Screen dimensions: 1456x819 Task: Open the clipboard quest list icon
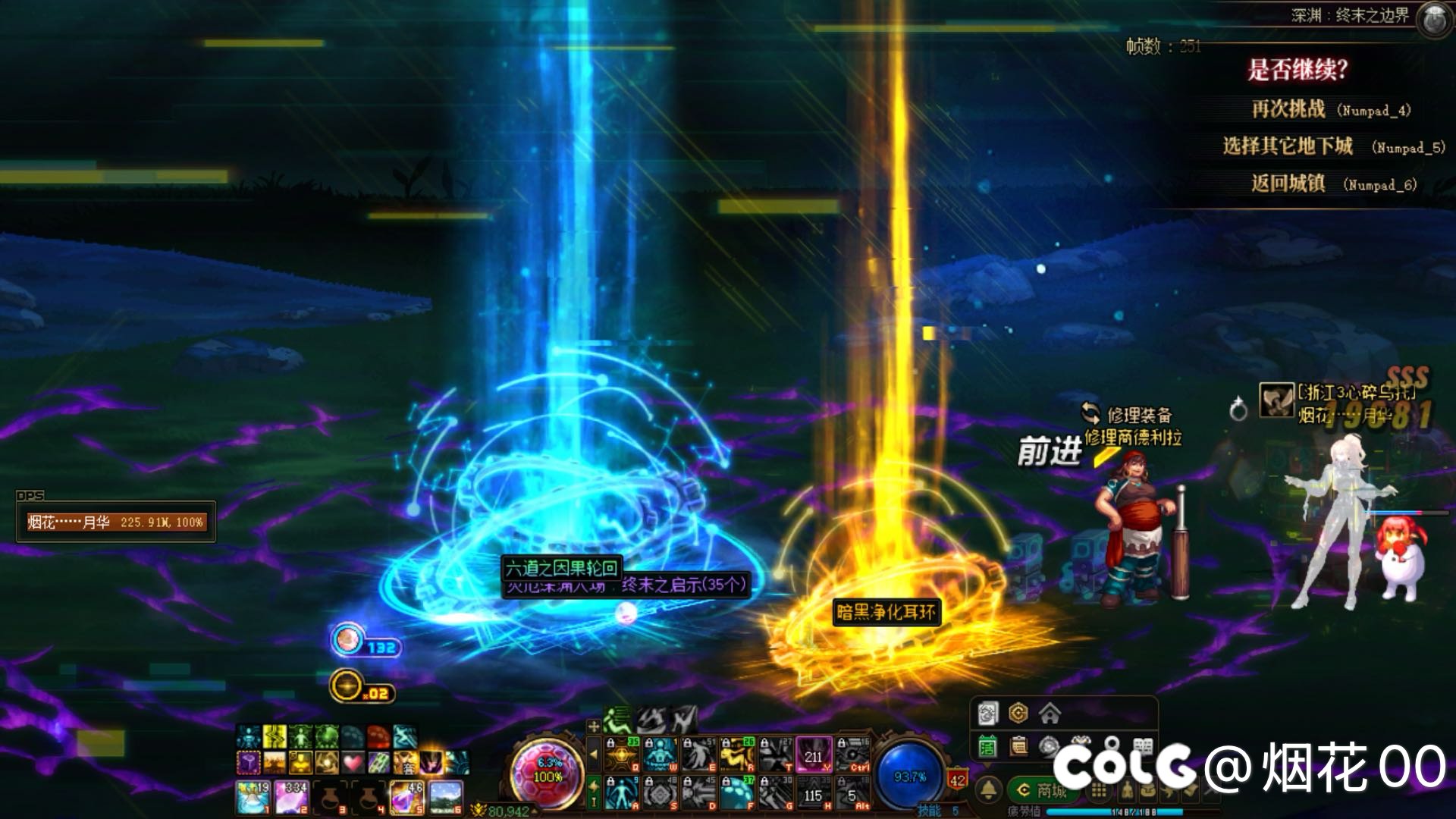pos(1018,747)
